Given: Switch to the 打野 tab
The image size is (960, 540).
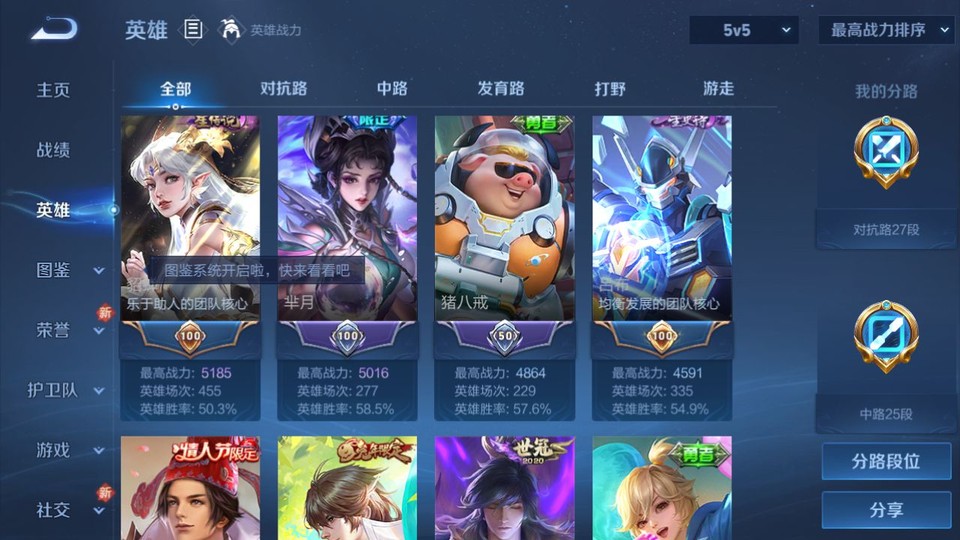Looking at the screenshot, I should (610, 88).
